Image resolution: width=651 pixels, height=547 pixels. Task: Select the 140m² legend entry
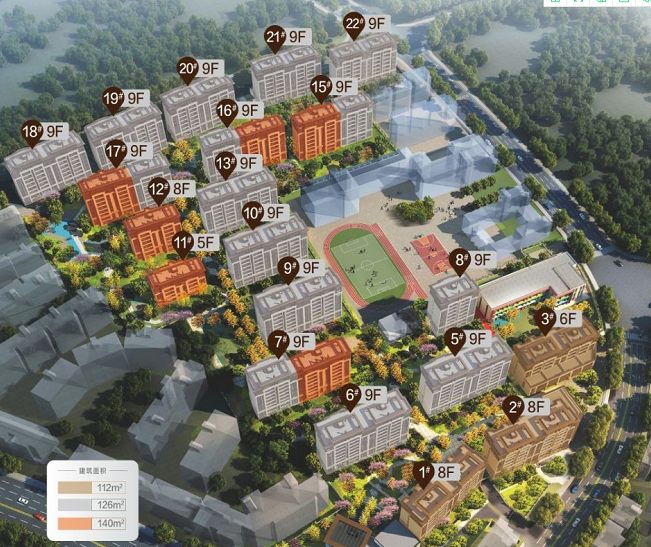[x=91, y=523]
